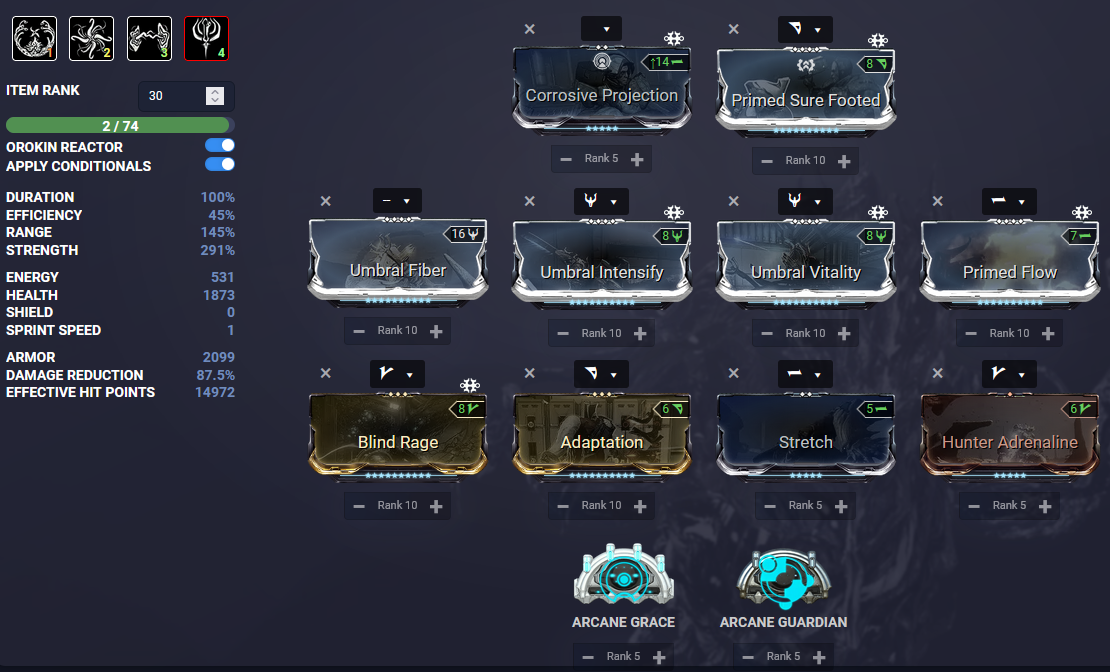This screenshot has height=672, width=1110.
Task: Open polarity dropdown above Umbral Fiber
Action: (397, 201)
